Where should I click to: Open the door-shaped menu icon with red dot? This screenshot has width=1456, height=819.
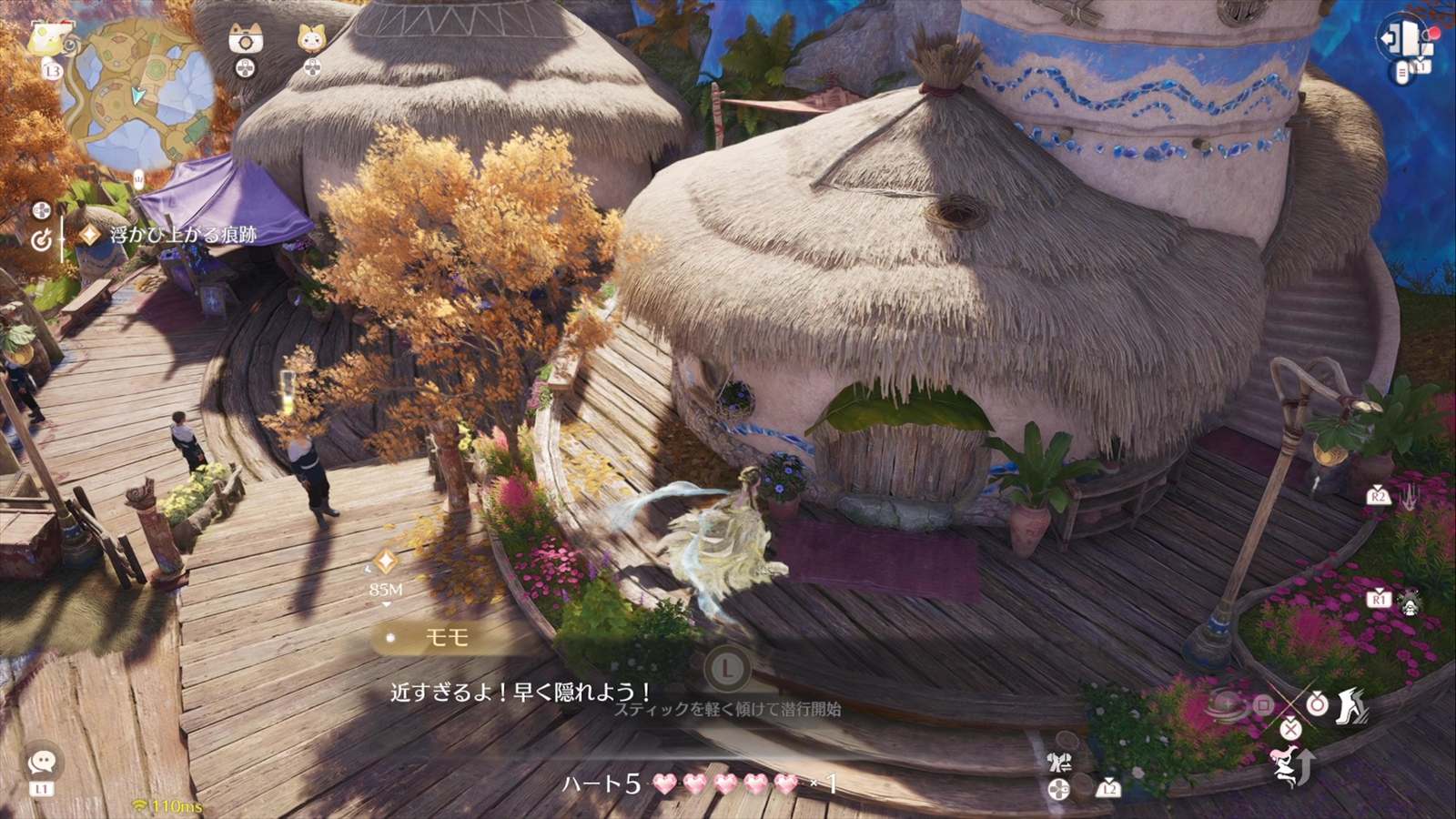[1402, 38]
